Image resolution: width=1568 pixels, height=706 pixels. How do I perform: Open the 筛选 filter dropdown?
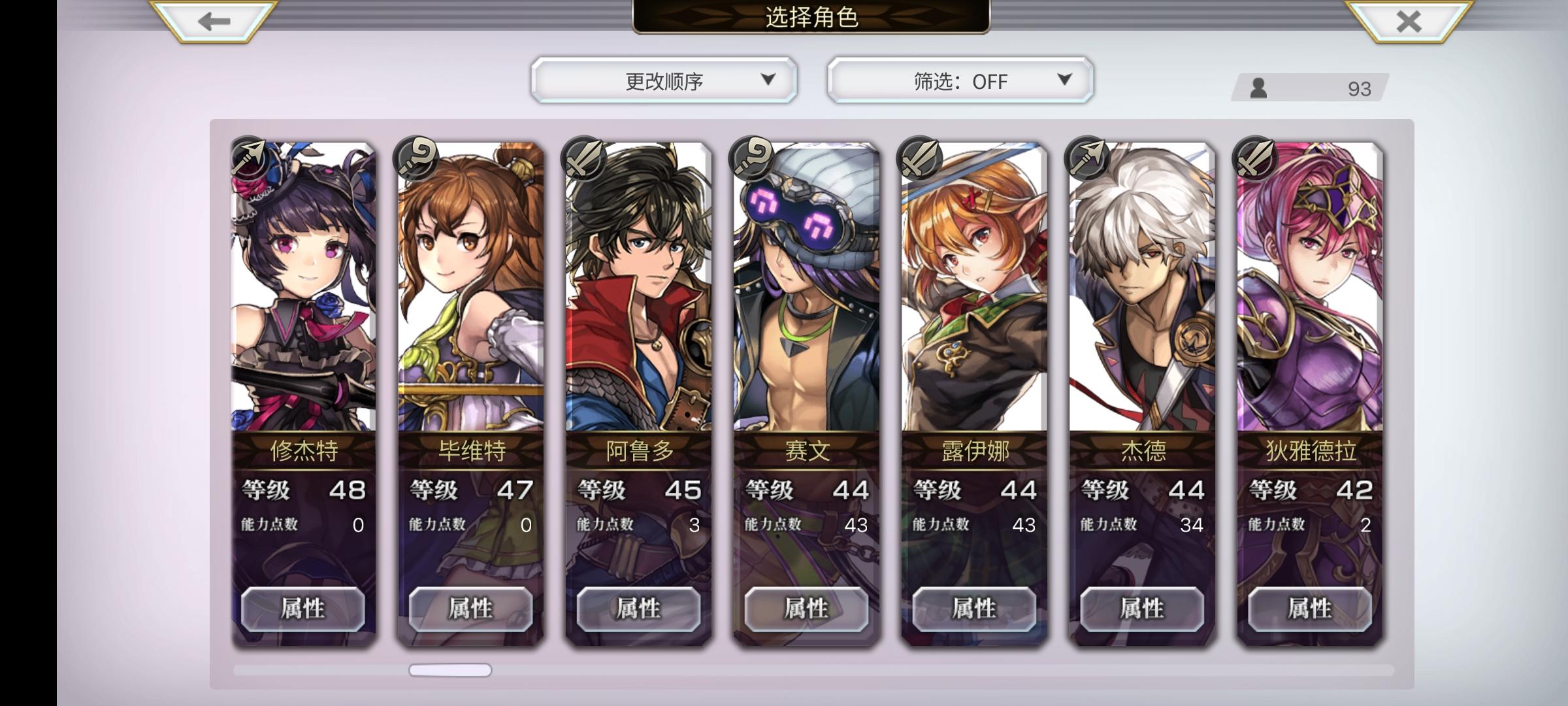(958, 80)
